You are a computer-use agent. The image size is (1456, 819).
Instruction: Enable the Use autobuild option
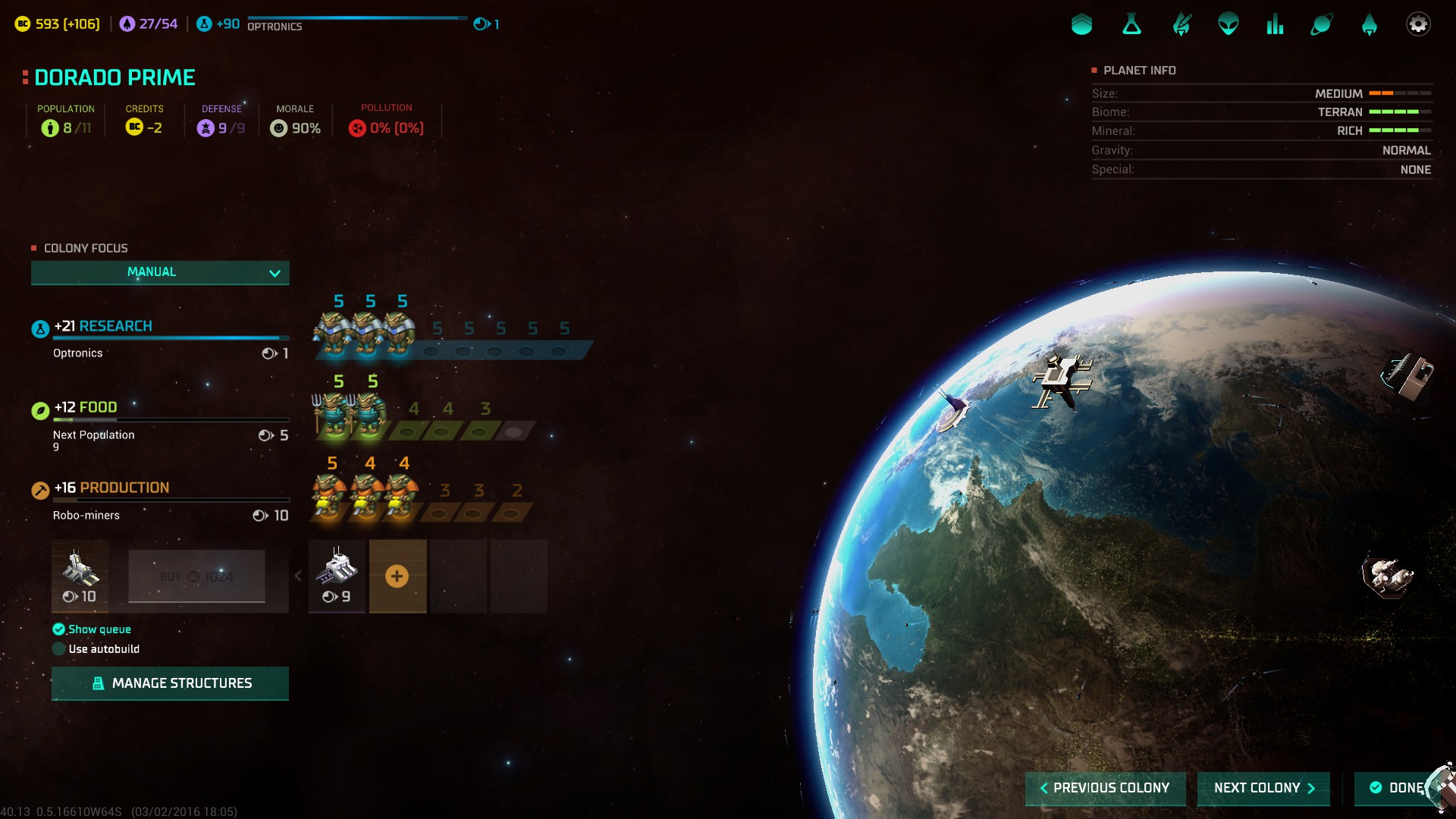click(x=59, y=649)
